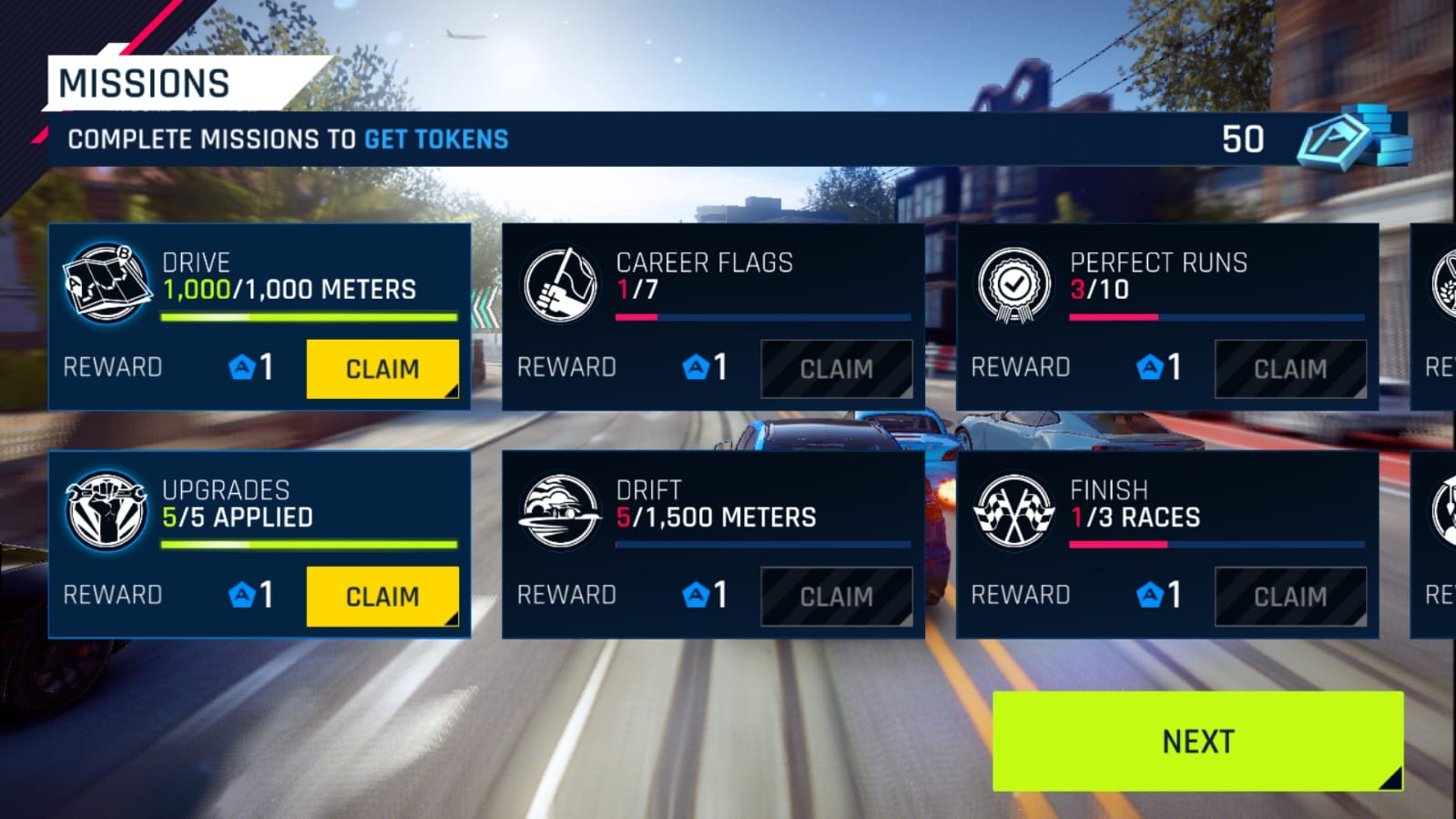Click the reward token icon on the Drive mission

click(x=241, y=367)
